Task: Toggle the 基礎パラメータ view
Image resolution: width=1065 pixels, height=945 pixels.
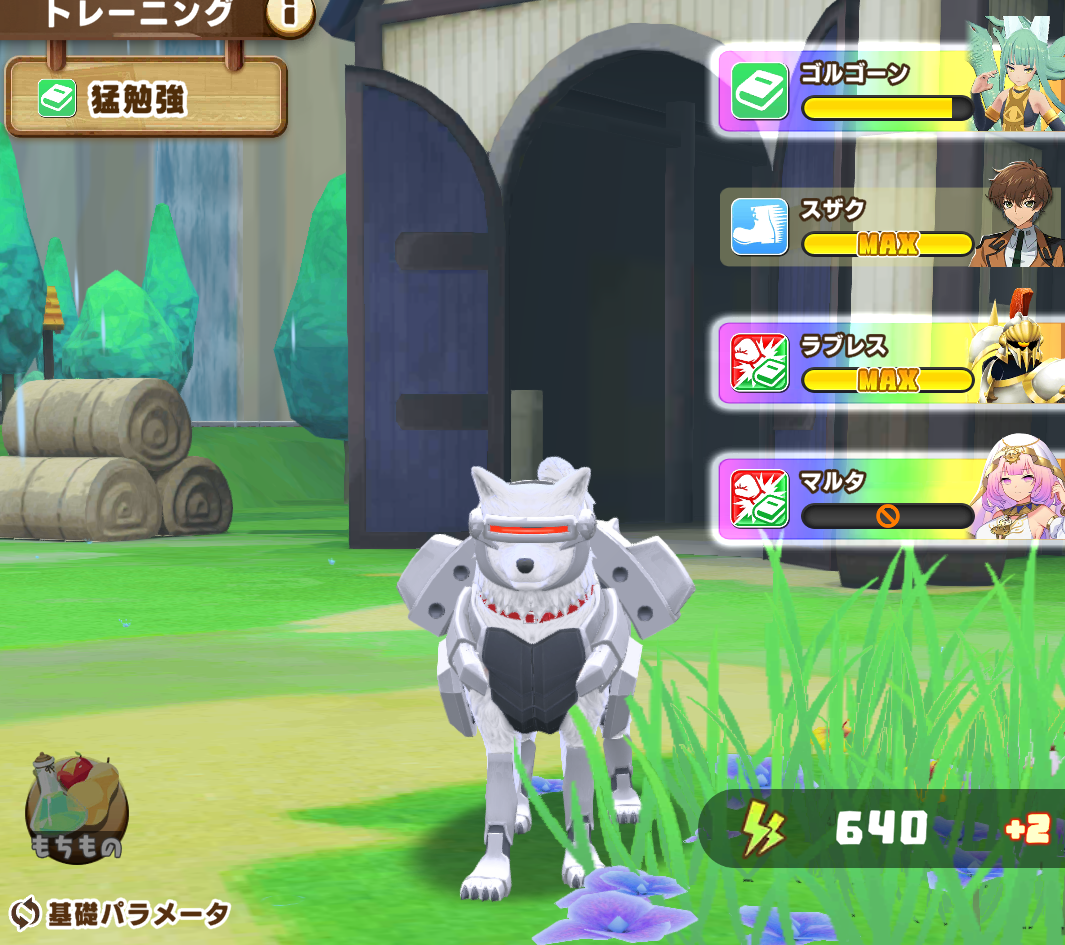Action: (x=120, y=913)
